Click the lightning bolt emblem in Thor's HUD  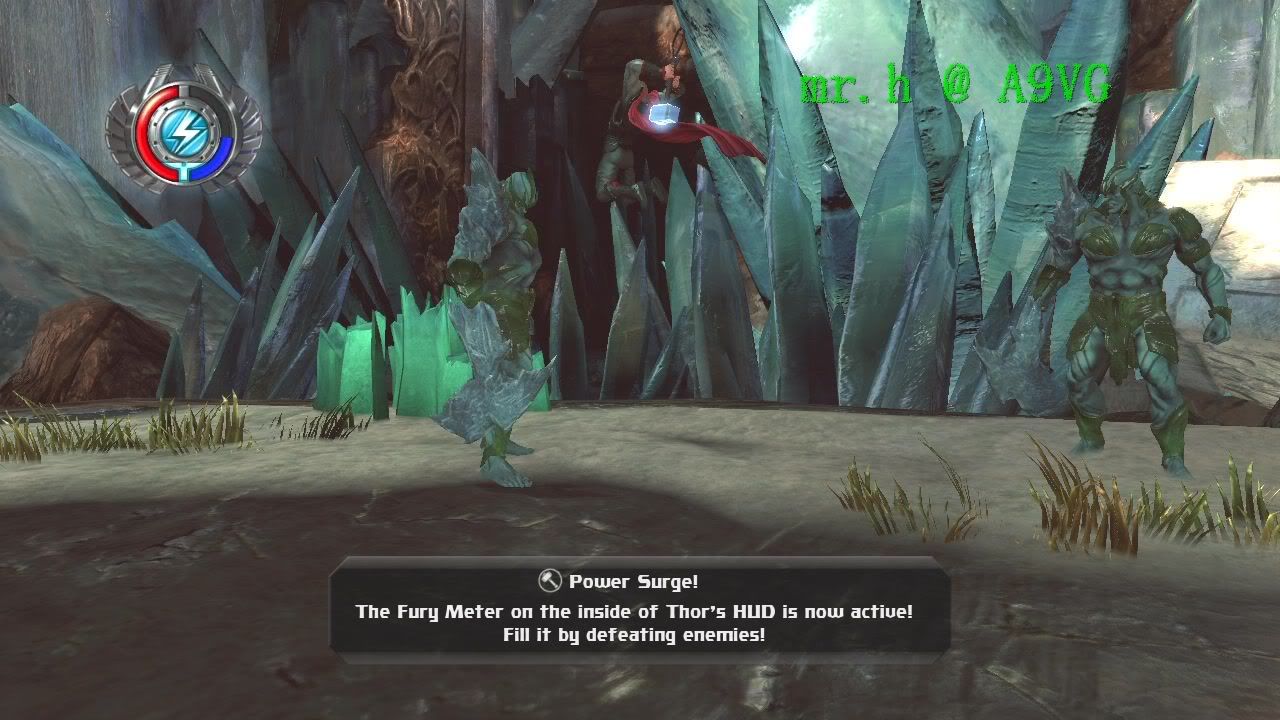coord(185,131)
